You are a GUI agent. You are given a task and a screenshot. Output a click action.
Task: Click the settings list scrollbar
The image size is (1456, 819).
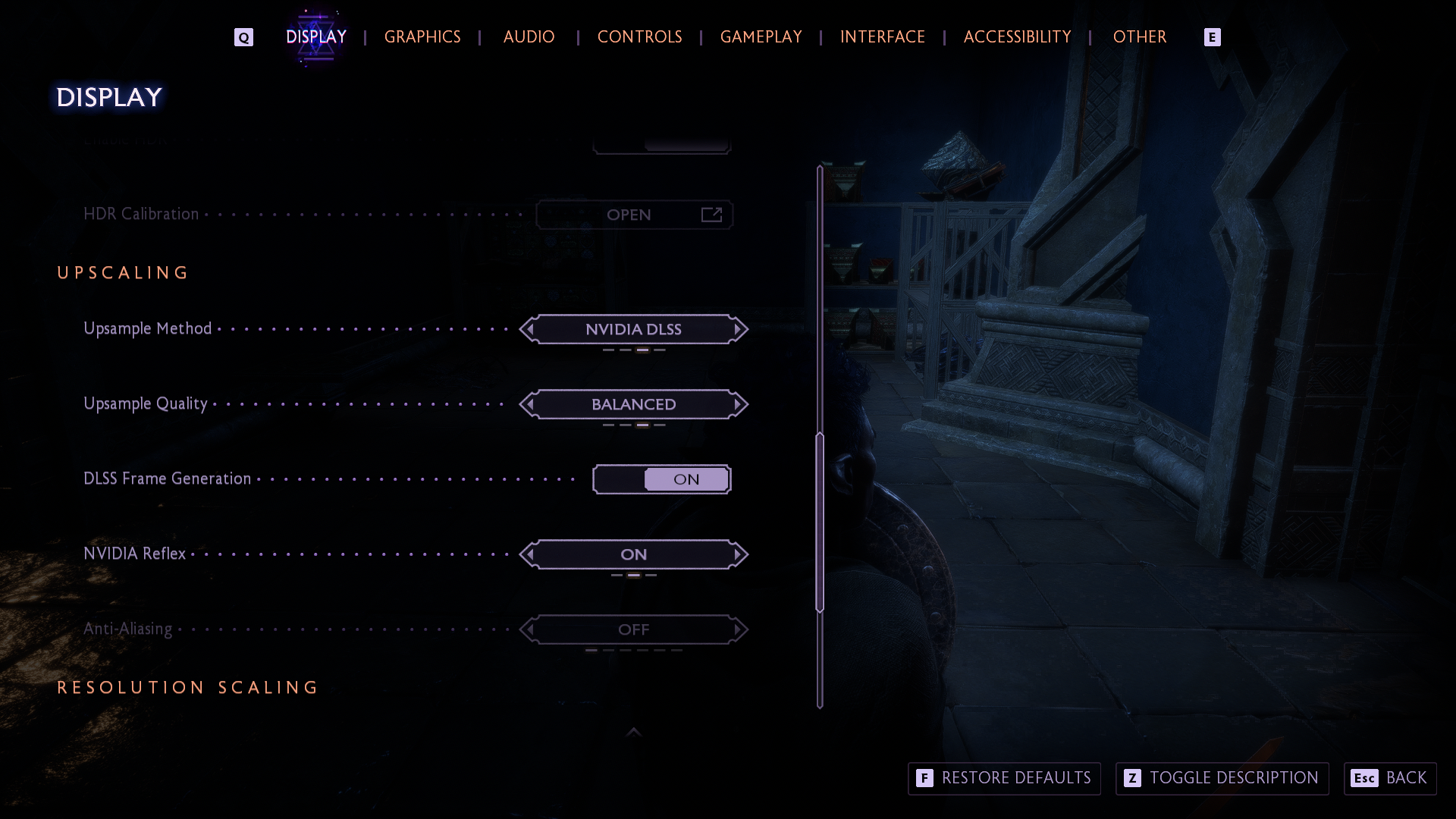pyautogui.click(x=820, y=522)
